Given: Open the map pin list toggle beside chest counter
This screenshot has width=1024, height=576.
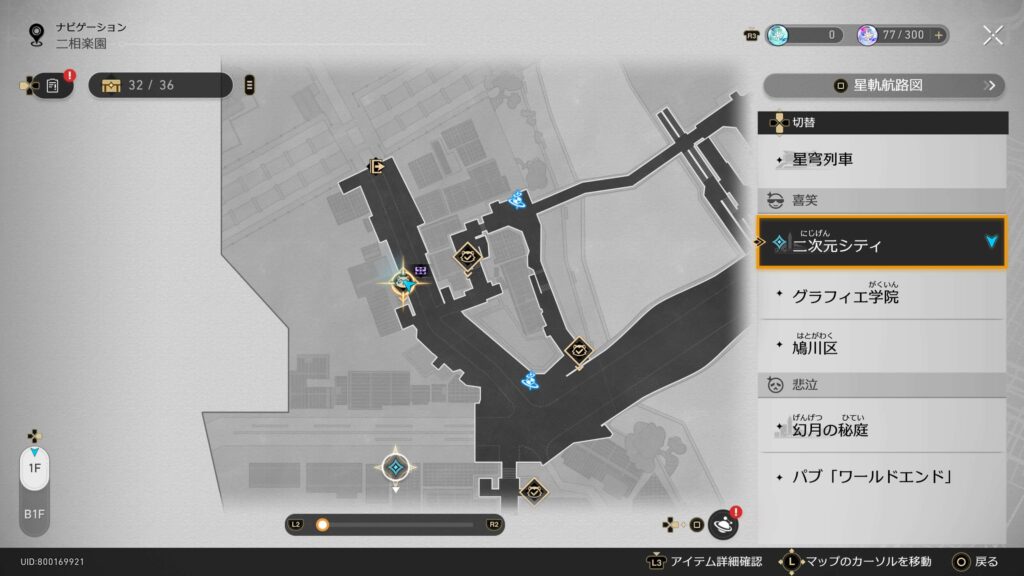Looking at the screenshot, I should coord(249,85).
